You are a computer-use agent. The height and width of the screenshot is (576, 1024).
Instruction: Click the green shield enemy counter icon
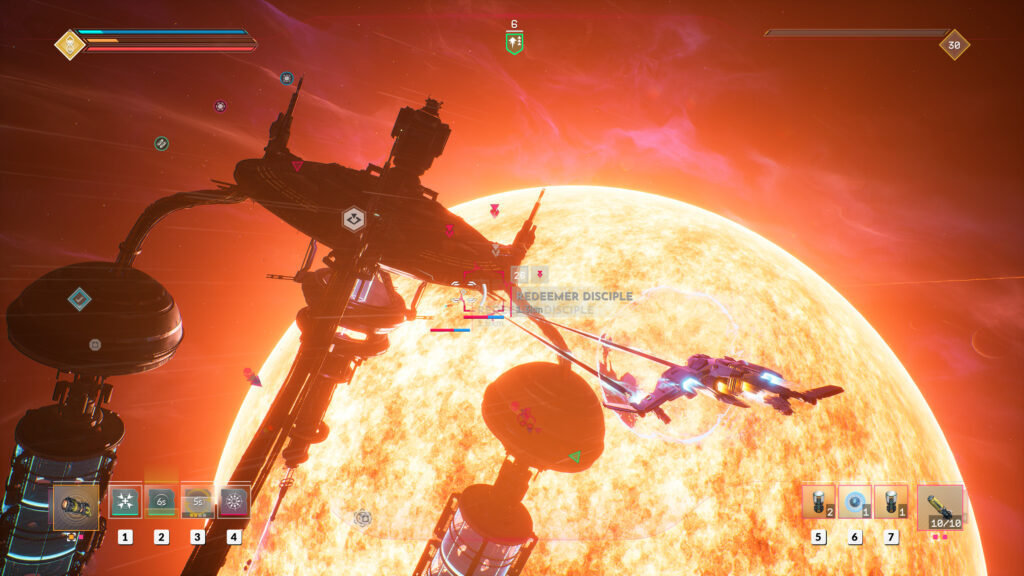click(x=514, y=43)
